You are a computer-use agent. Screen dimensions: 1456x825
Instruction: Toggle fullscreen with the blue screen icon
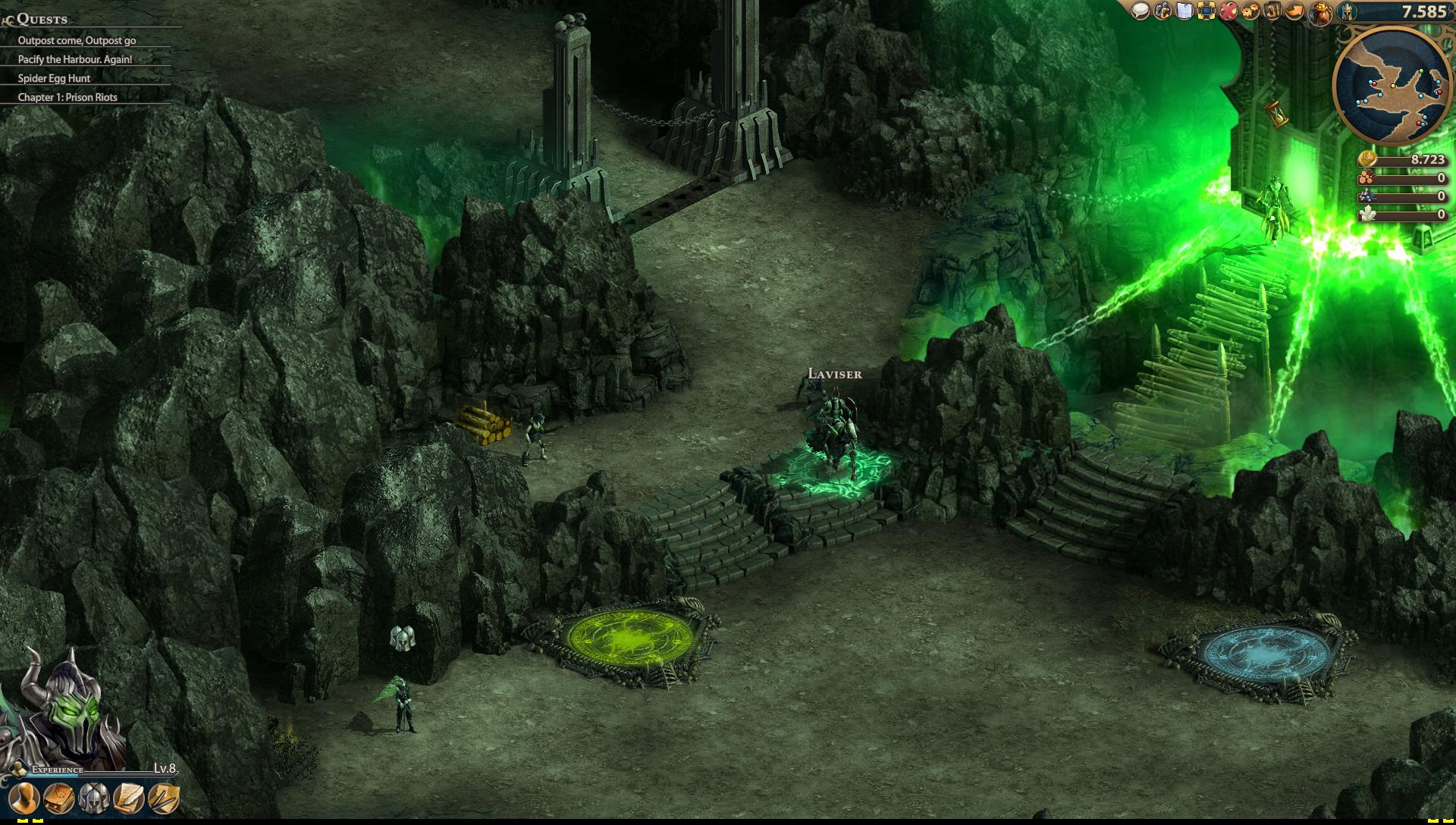1206,11
